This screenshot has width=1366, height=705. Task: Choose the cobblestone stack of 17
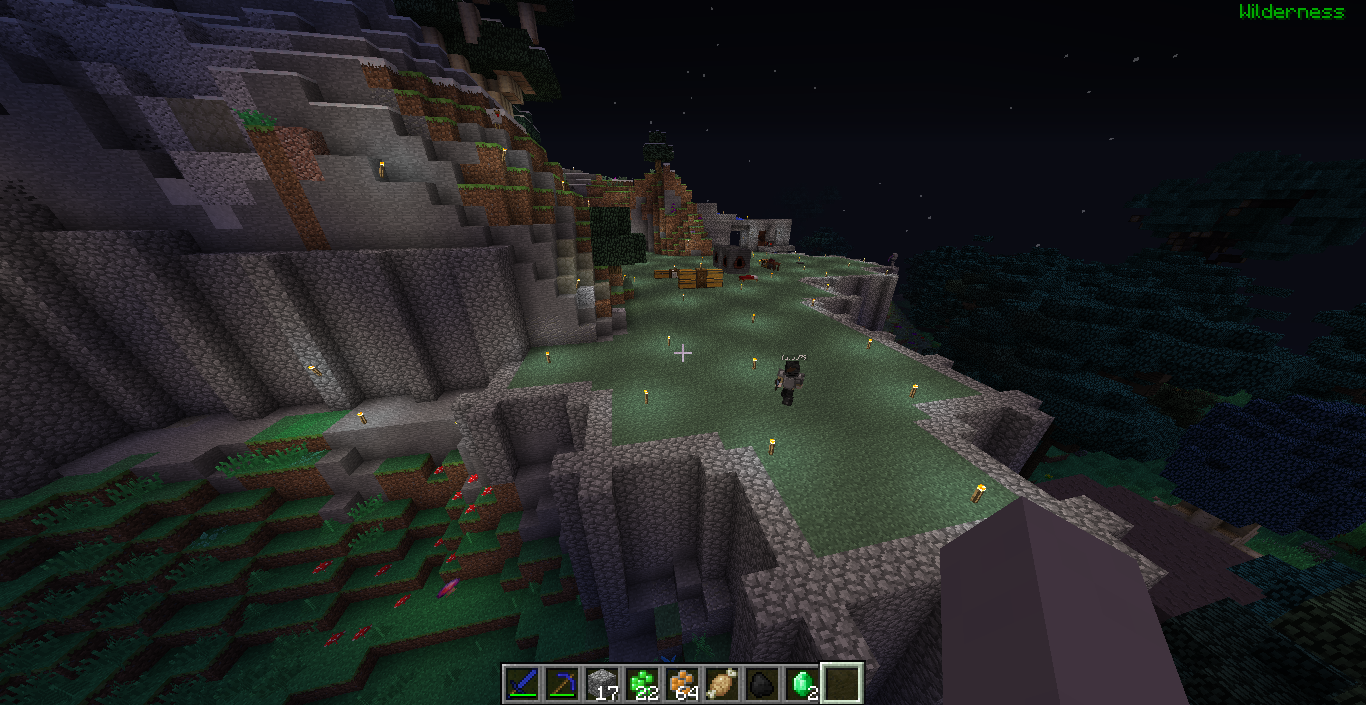pos(601,684)
